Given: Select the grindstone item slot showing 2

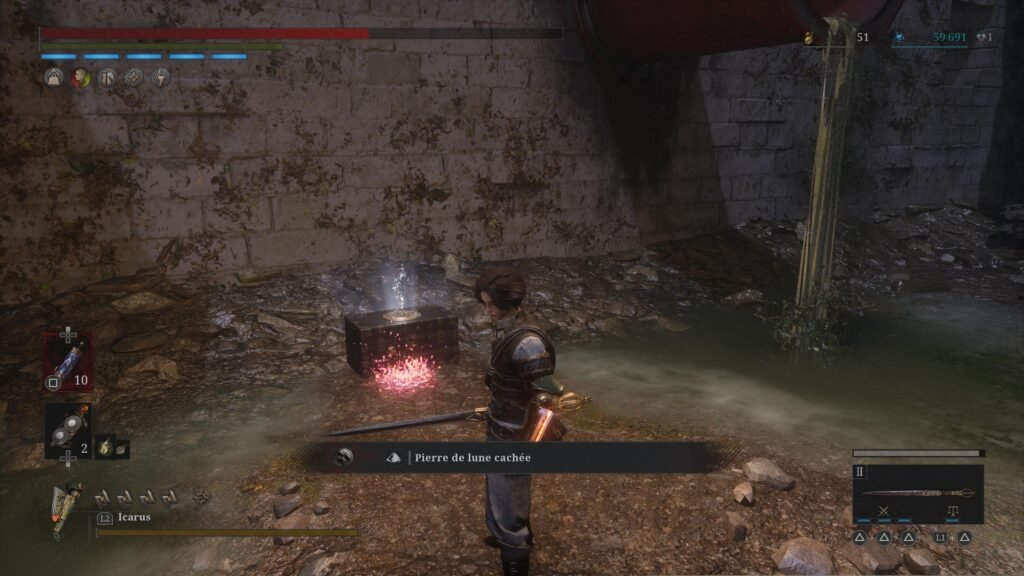Looking at the screenshot, I should point(67,430).
